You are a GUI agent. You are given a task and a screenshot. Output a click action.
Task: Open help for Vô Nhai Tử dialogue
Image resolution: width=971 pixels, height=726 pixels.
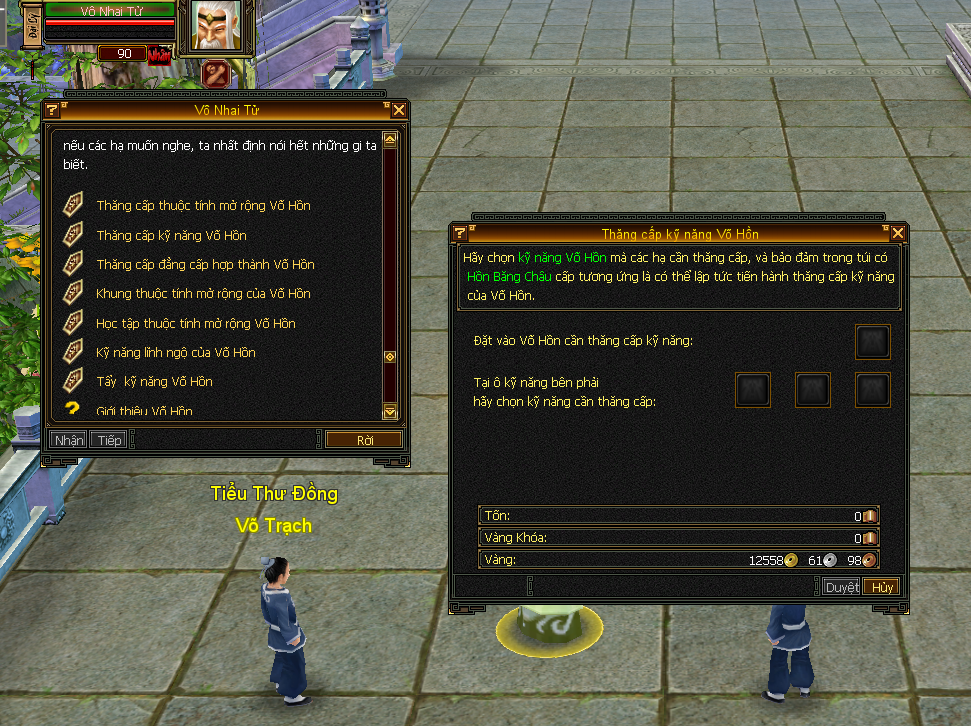click(x=52, y=110)
